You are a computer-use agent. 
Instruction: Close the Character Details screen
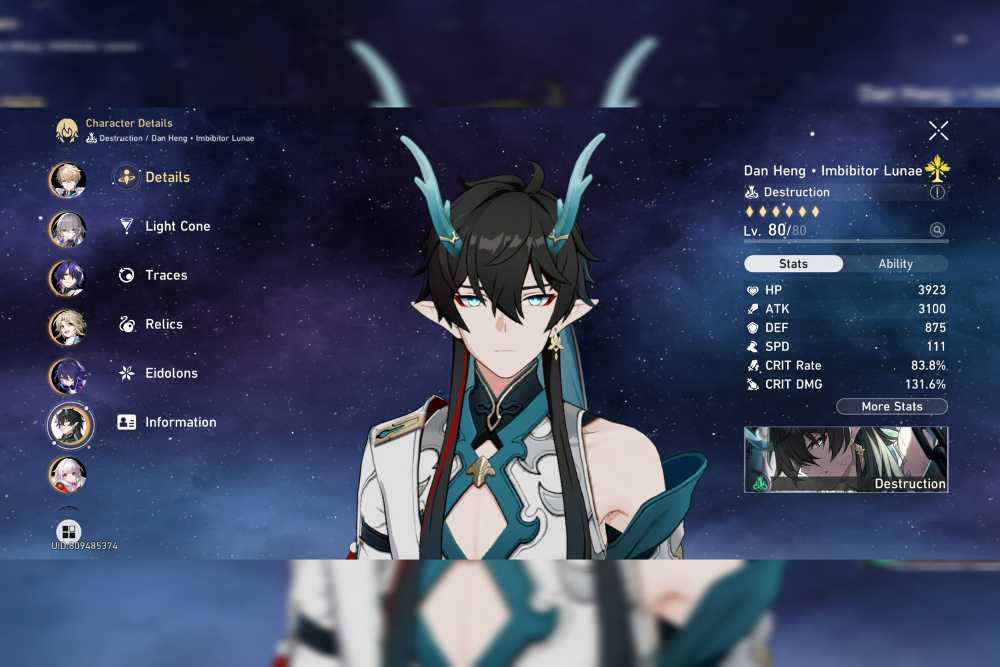point(938,130)
